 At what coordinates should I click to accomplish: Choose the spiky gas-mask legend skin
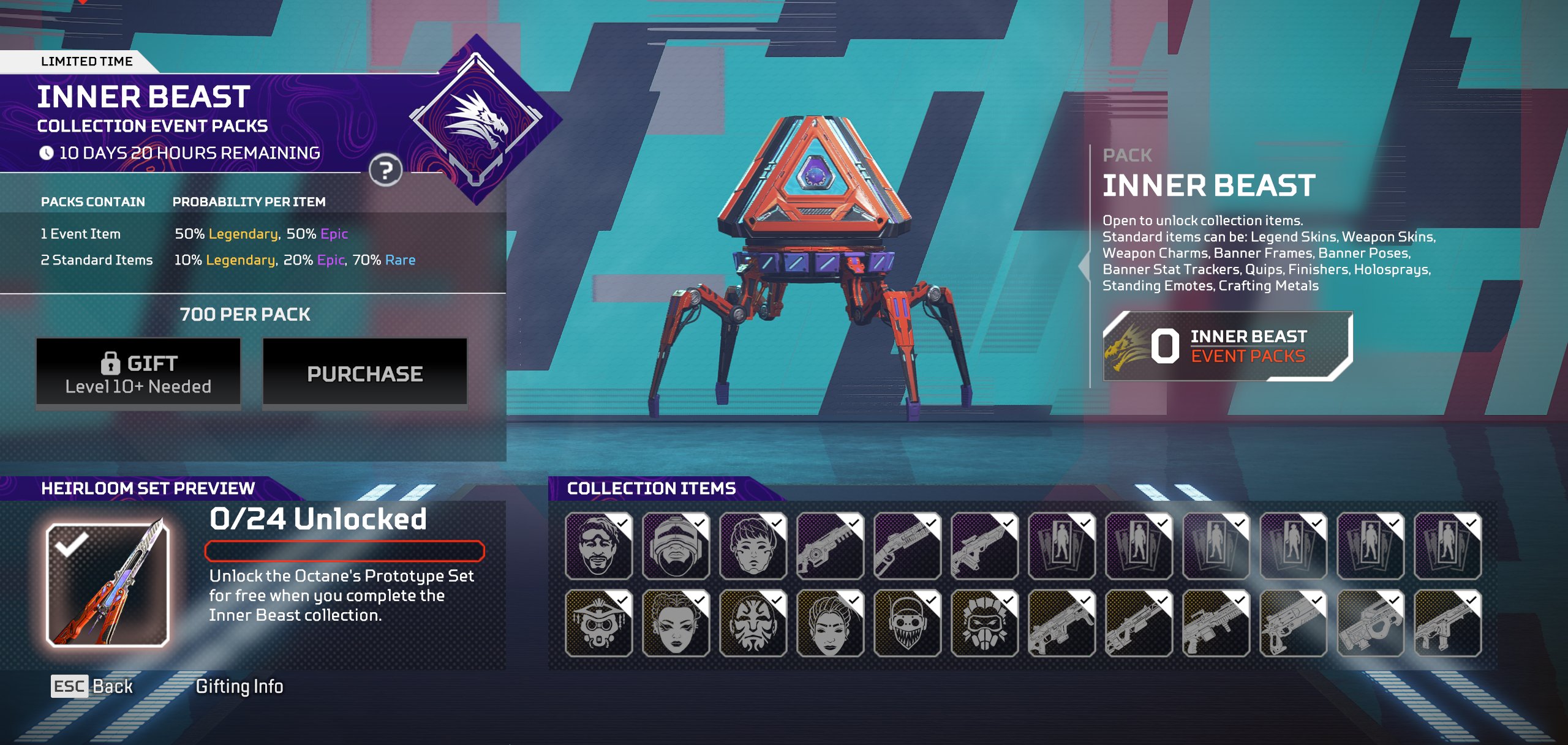tap(984, 623)
